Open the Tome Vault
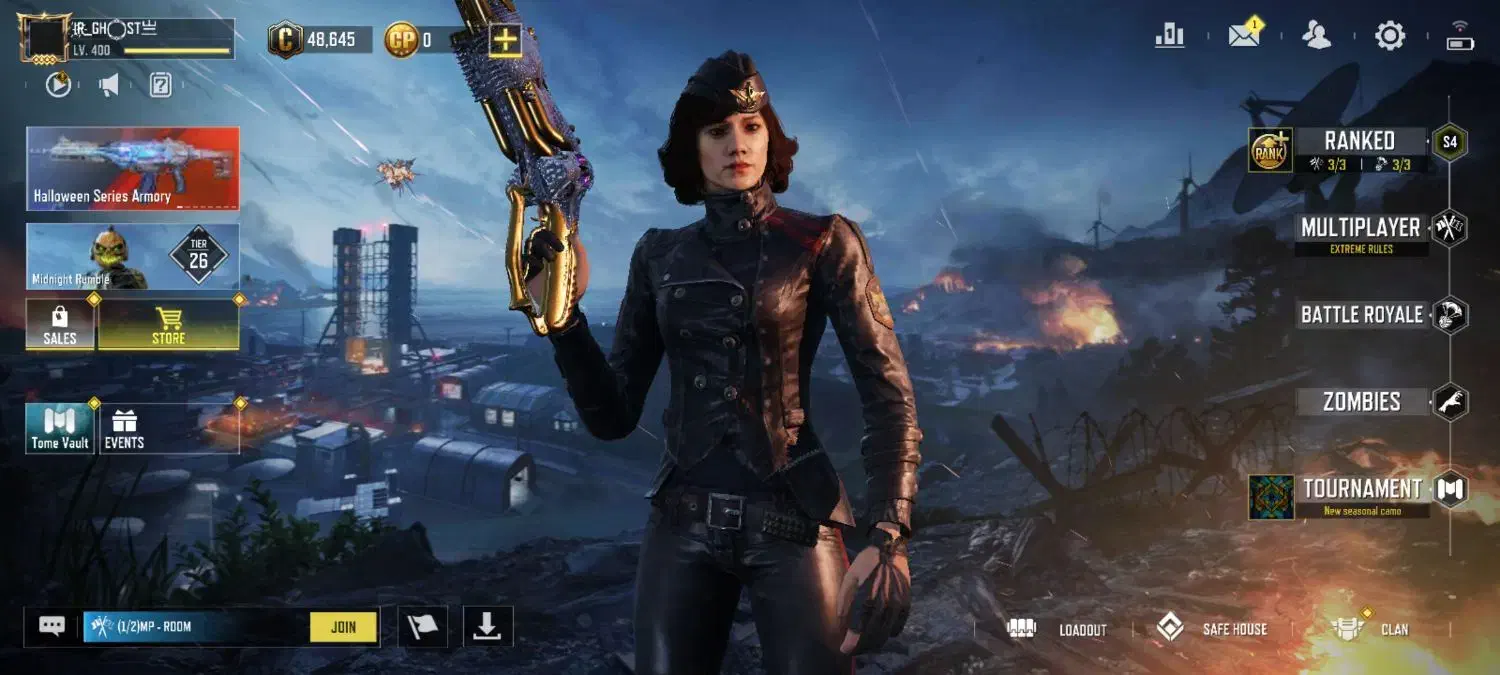The width and height of the screenshot is (1500, 675). click(x=60, y=429)
